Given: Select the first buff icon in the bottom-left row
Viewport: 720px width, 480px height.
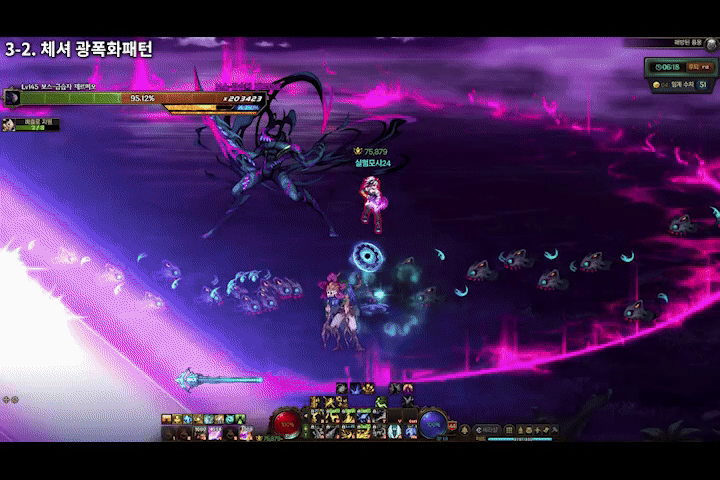Looking at the screenshot, I should (167, 419).
